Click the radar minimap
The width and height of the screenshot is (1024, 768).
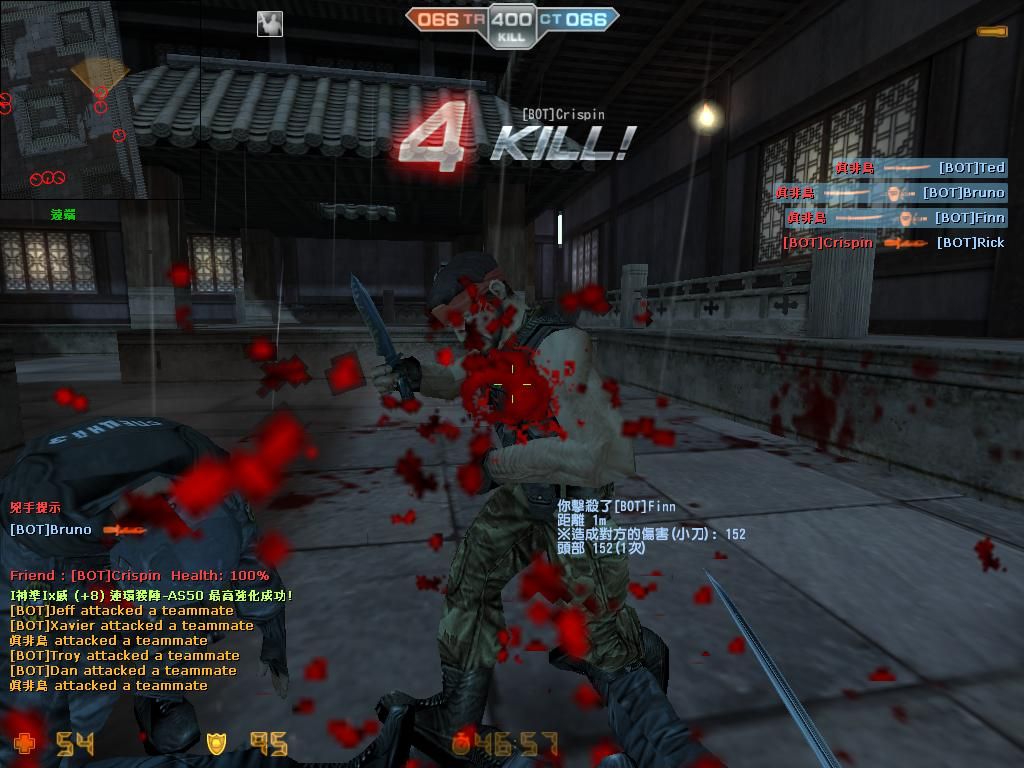(72, 98)
